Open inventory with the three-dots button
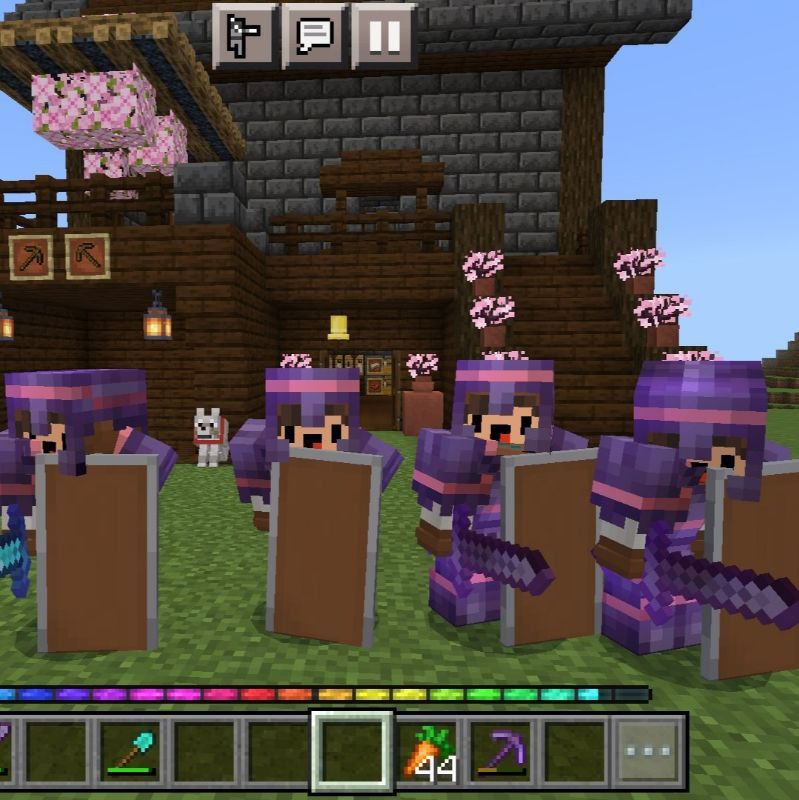 pyautogui.click(x=650, y=751)
